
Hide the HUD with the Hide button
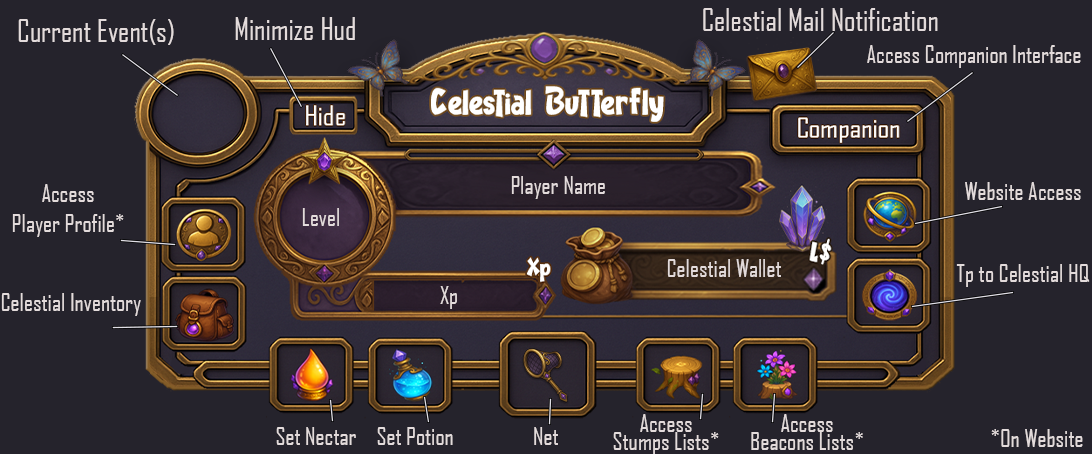(x=324, y=117)
